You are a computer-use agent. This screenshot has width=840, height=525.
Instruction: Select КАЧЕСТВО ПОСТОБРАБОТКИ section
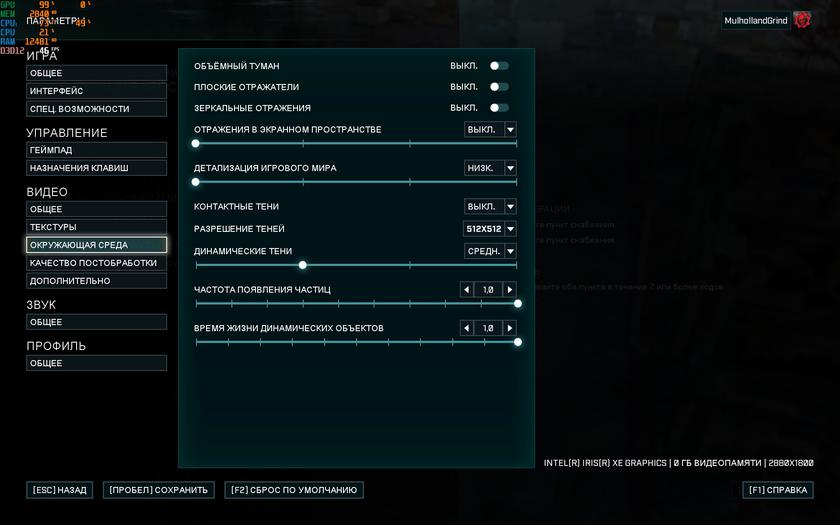(96, 263)
